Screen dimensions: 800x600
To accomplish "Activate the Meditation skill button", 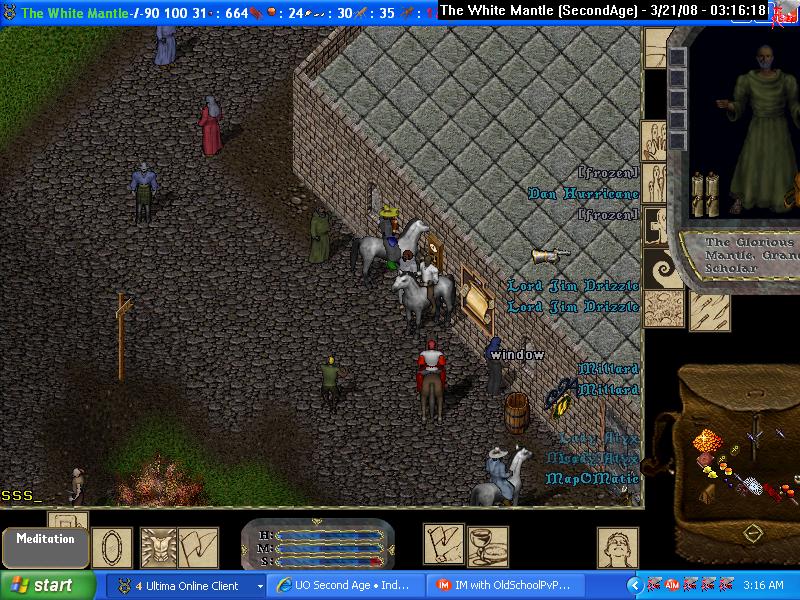I will [44, 546].
